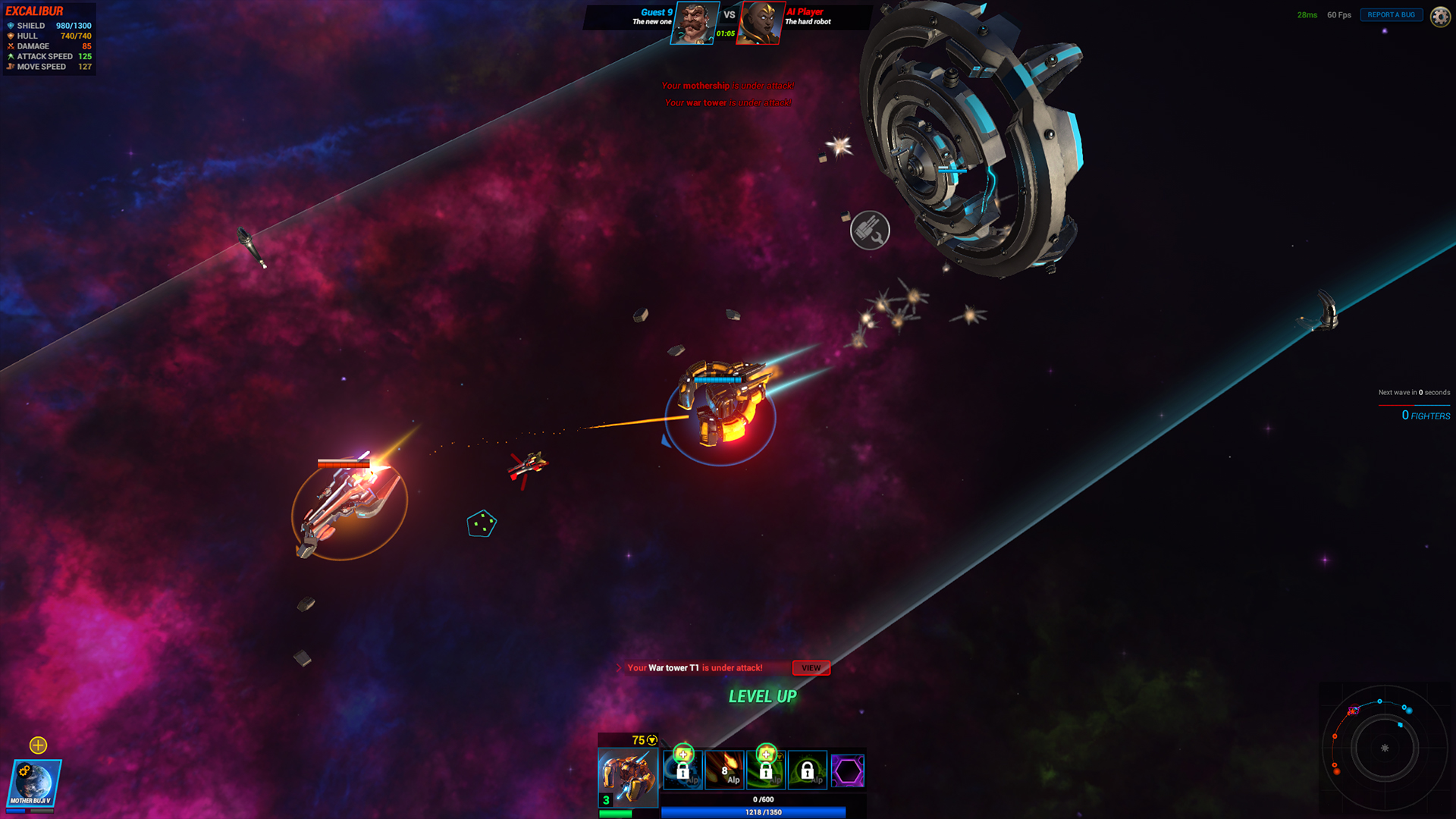Screen dimensions: 1456x819
Task: Click the purple hexagon ability slot
Action: click(x=849, y=770)
